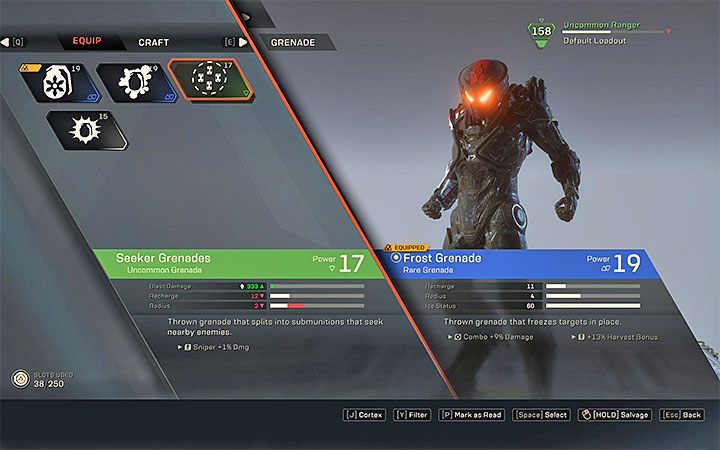Screen dimensions: 720x450
Task: Pick the power 15 burst grenade slot
Action: pos(86,130)
